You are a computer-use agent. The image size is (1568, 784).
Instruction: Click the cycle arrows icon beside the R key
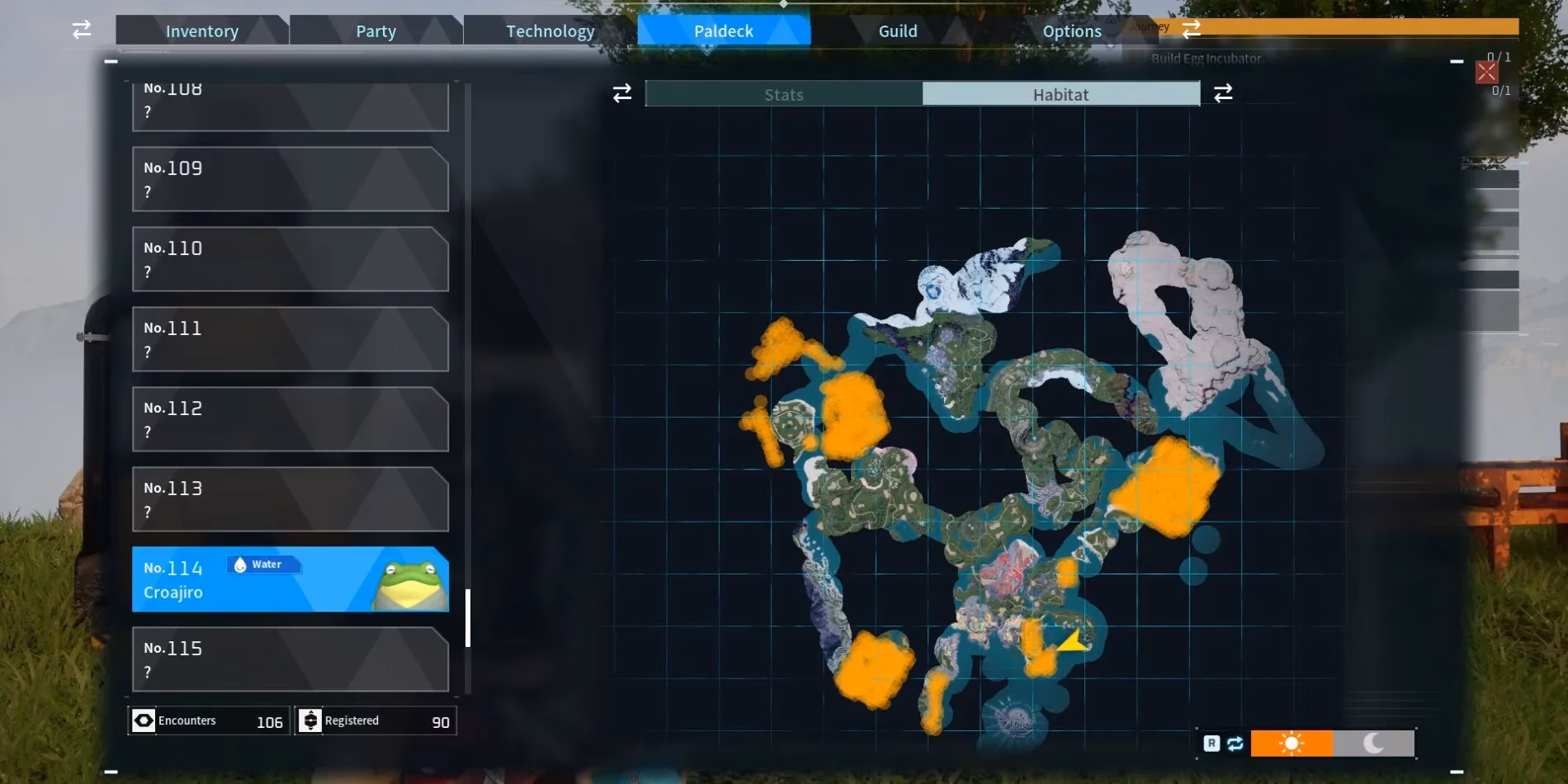(x=1234, y=744)
